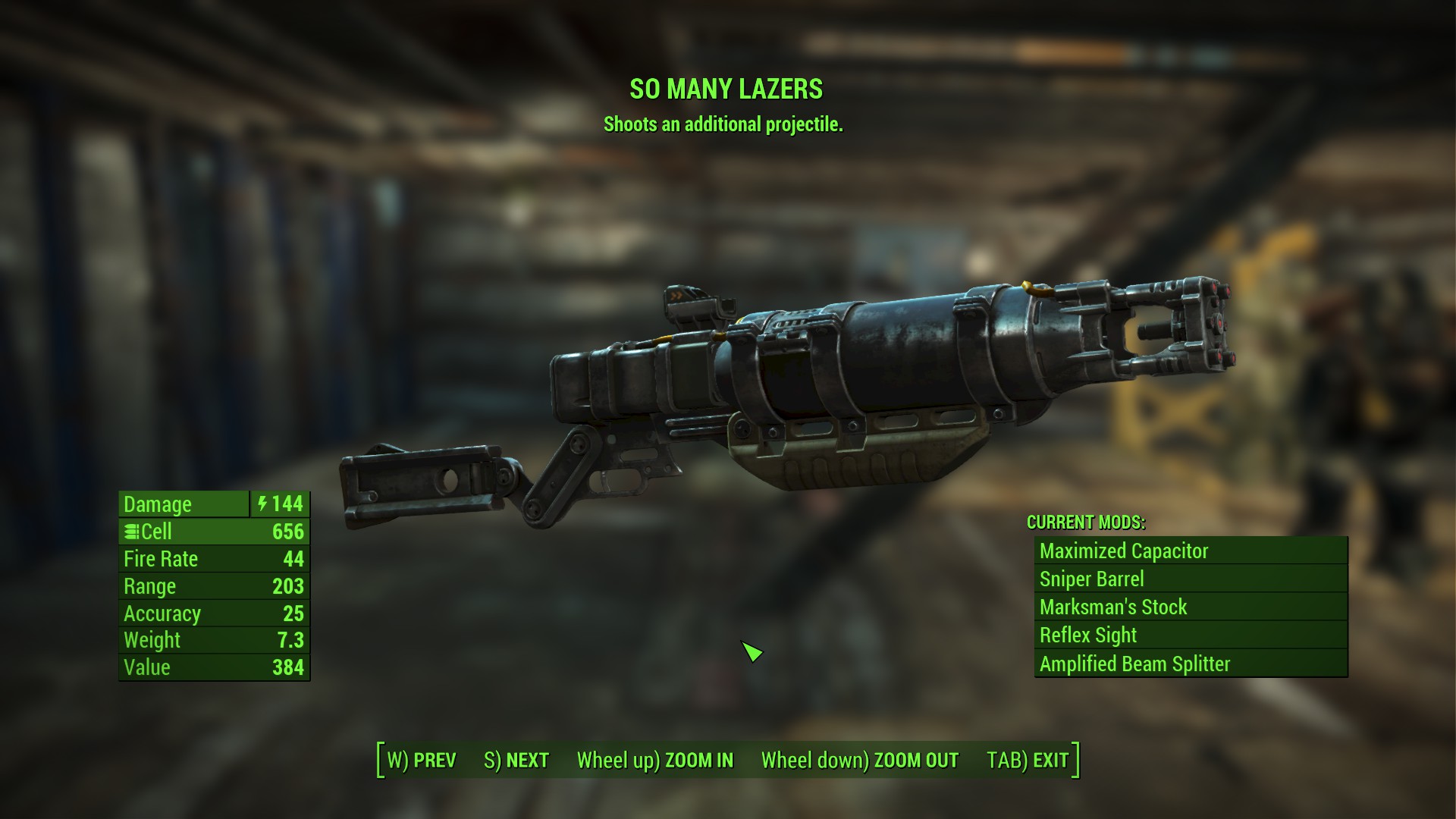Select ZOOM OUT in the button bar
Image resolution: width=1456 pixels, height=819 pixels.
pos(860,760)
